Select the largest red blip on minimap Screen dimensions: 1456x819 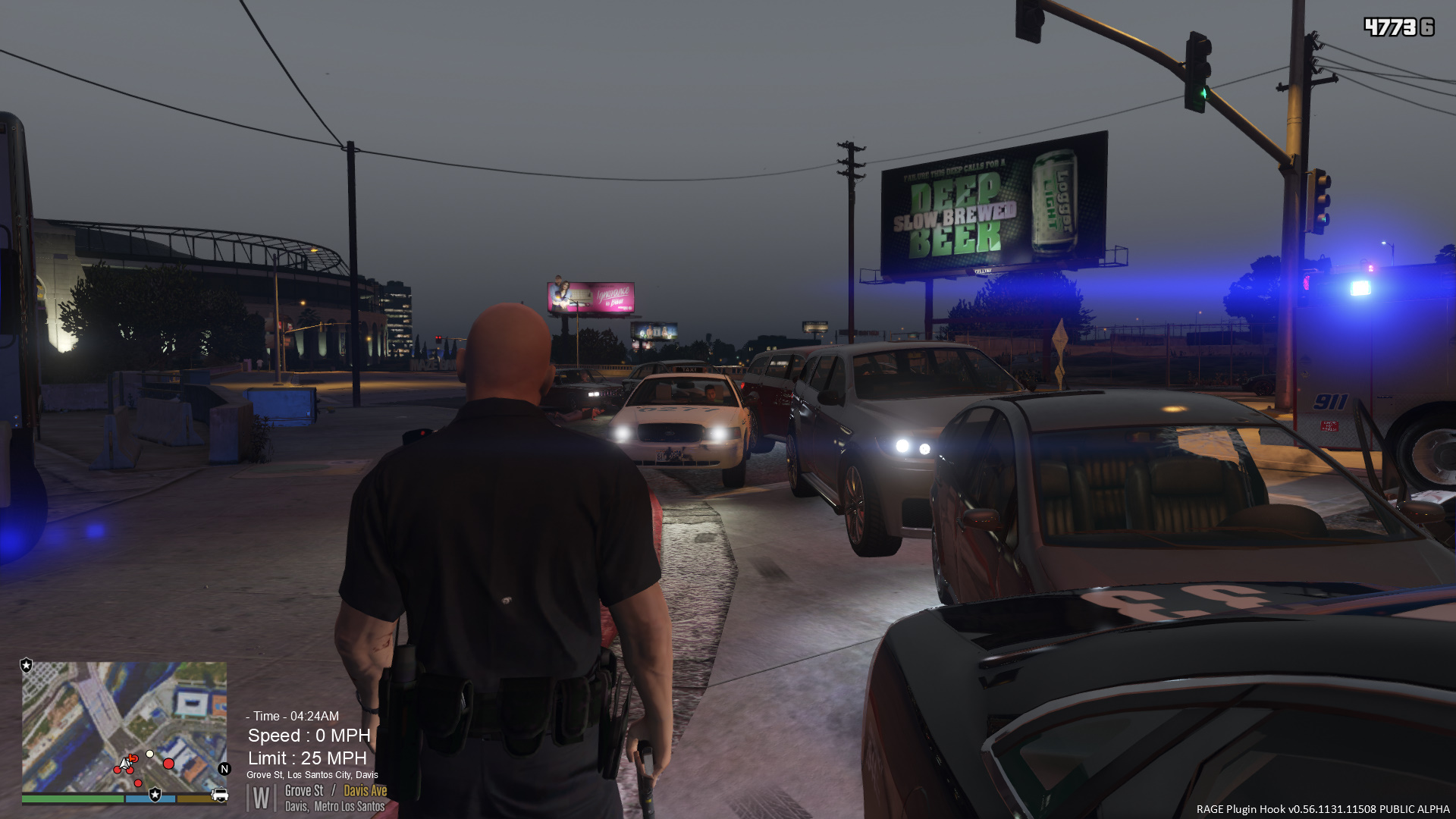pyautogui.click(x=168, y=764)
